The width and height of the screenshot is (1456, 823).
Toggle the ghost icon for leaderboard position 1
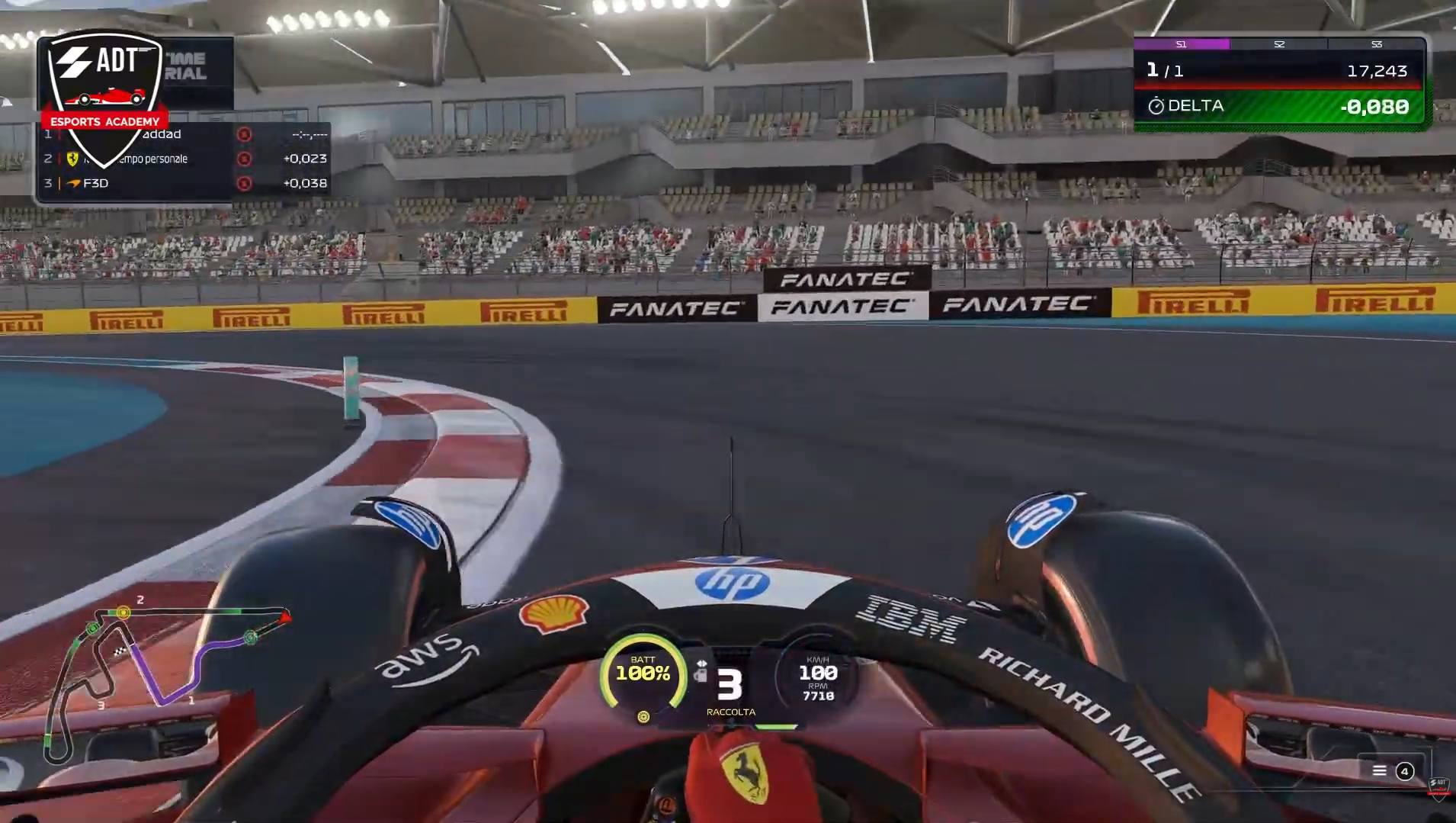pos(245,135)
